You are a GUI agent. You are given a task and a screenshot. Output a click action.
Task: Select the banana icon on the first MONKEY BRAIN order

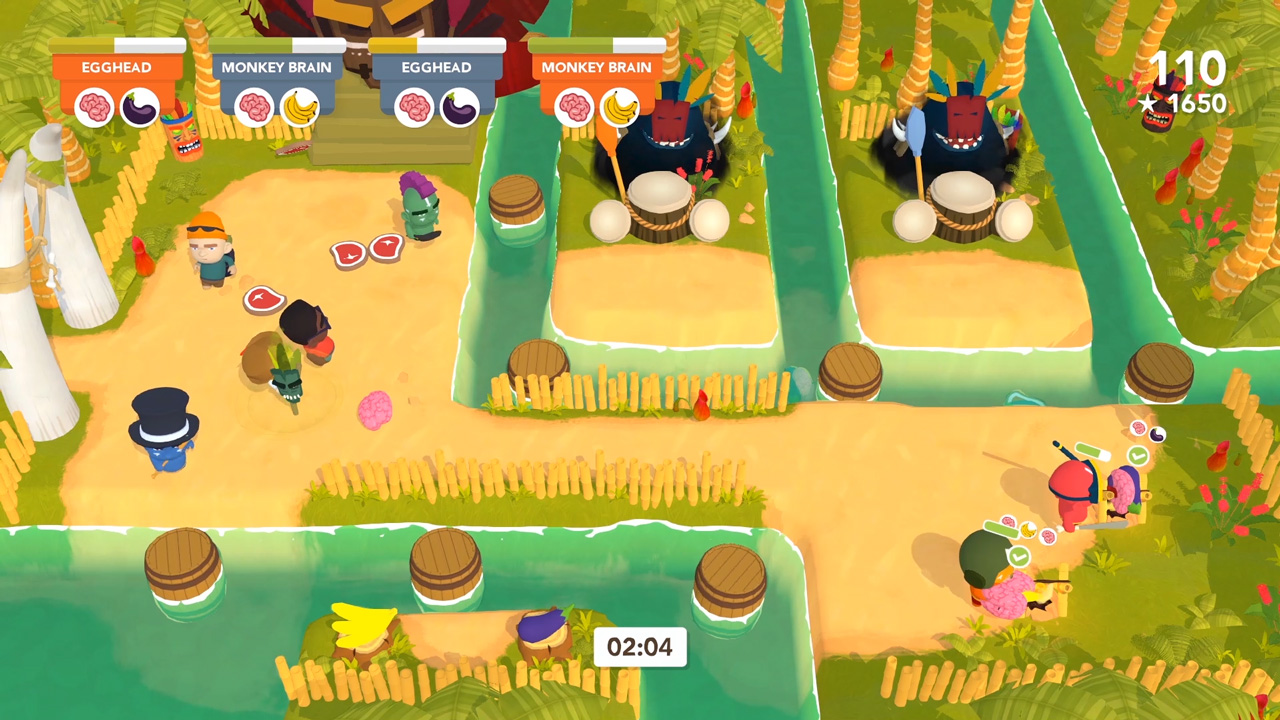300,107
